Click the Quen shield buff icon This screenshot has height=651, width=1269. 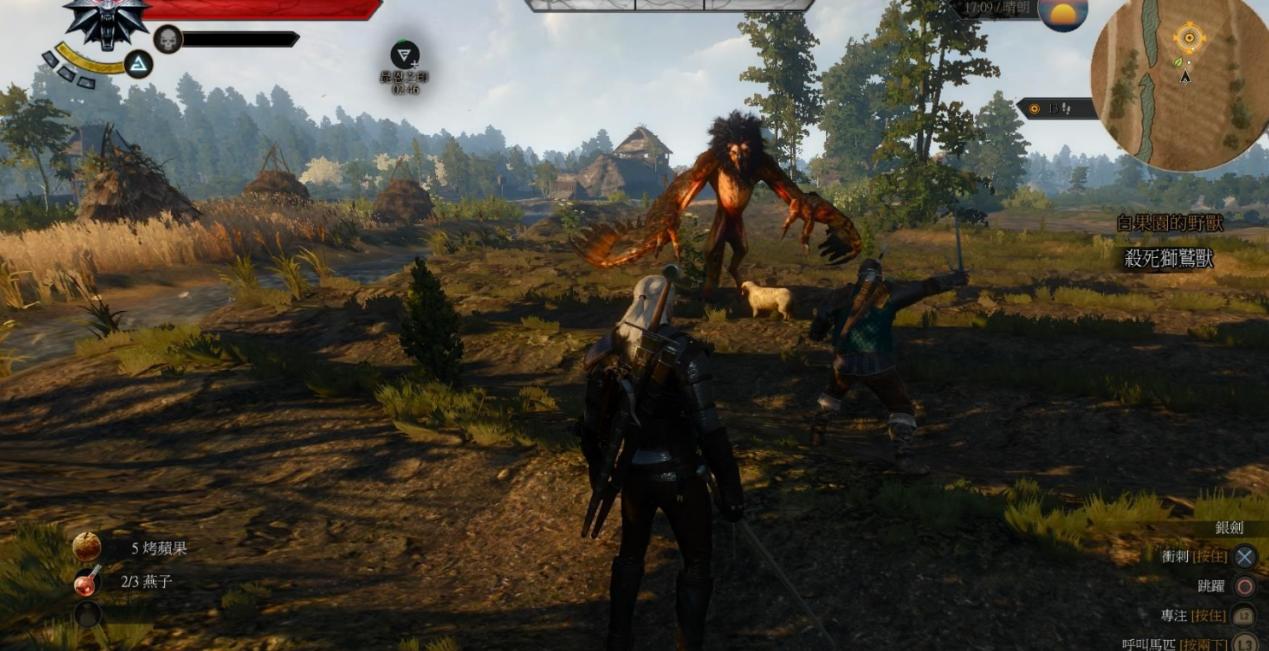pos(405,55)
